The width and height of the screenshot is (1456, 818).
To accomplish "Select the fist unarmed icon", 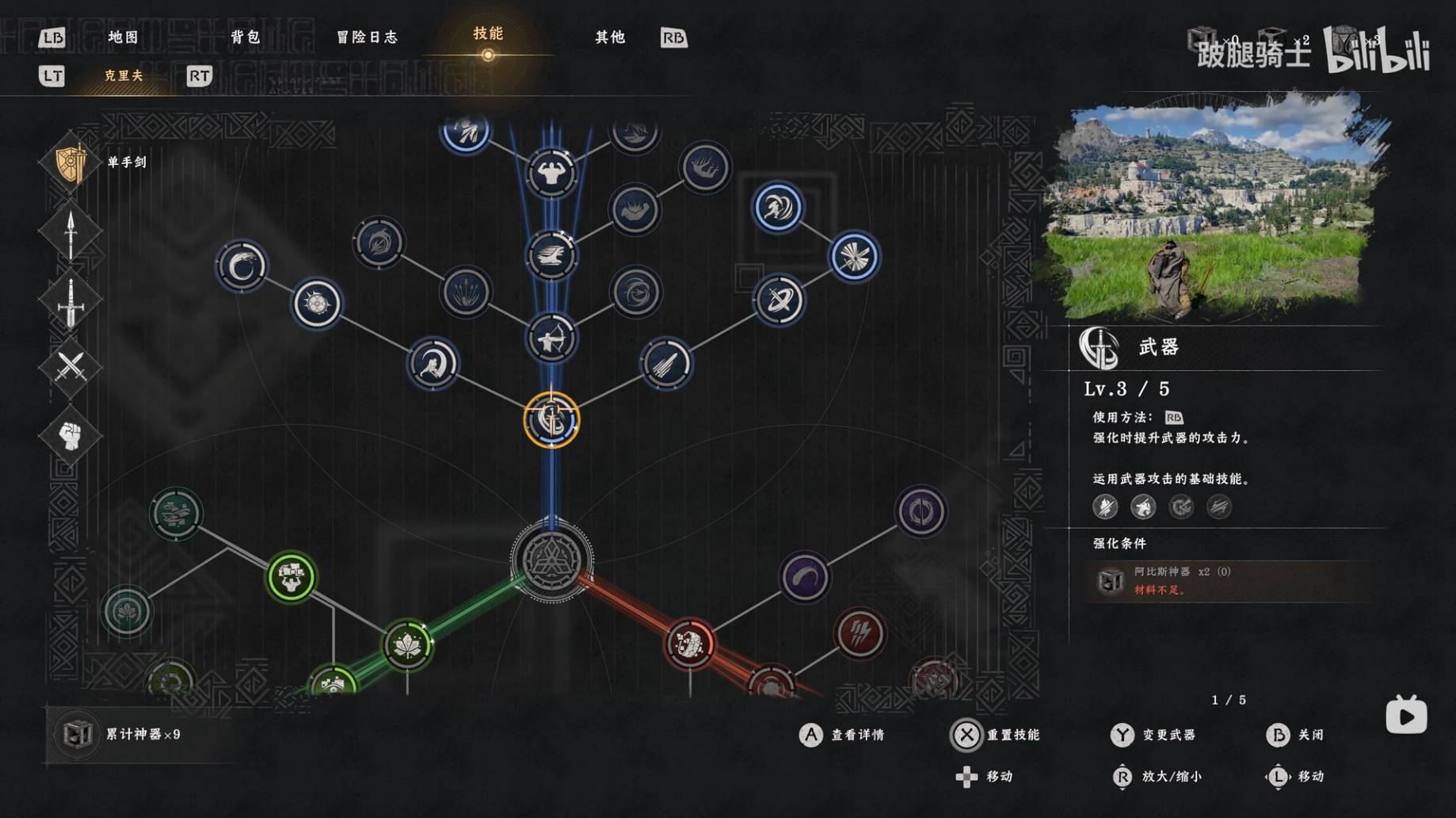I will [71, 434].
